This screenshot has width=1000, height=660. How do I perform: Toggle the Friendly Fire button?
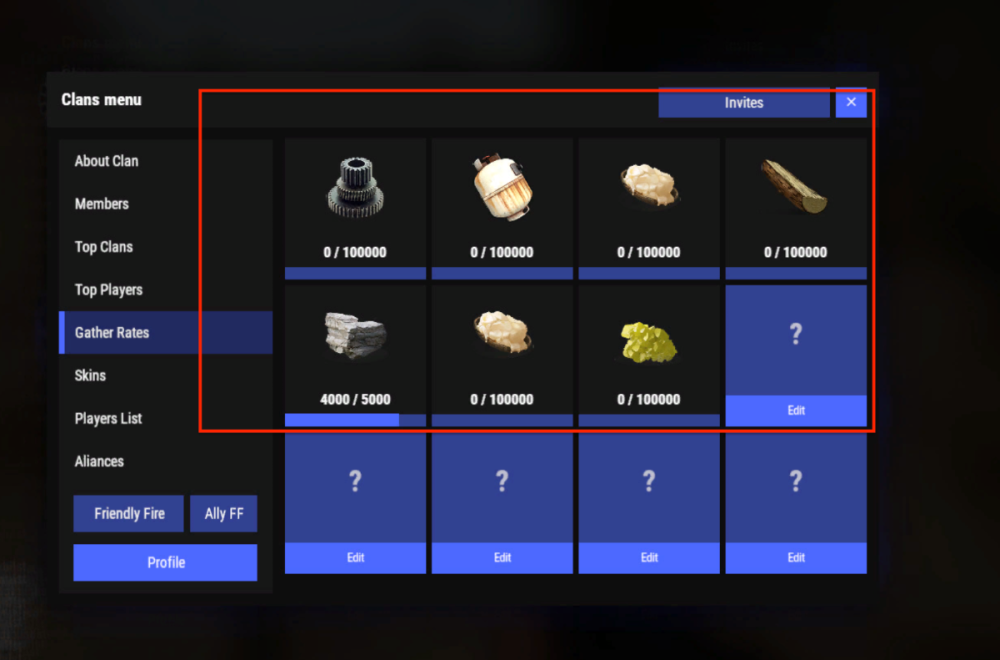(x=129, y=514)
